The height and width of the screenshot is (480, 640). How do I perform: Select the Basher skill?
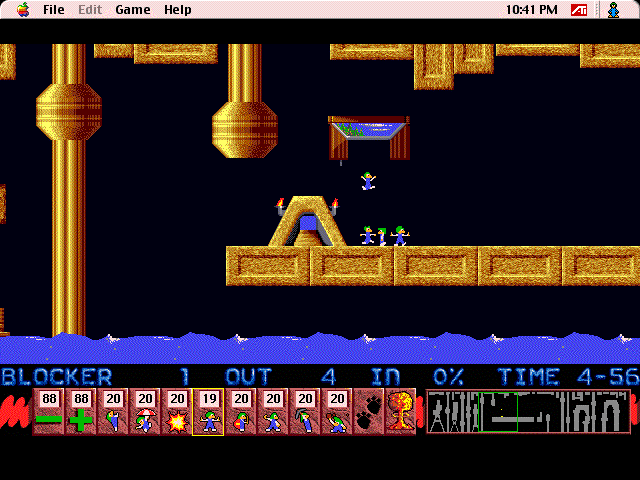click(x=272, y=412)
